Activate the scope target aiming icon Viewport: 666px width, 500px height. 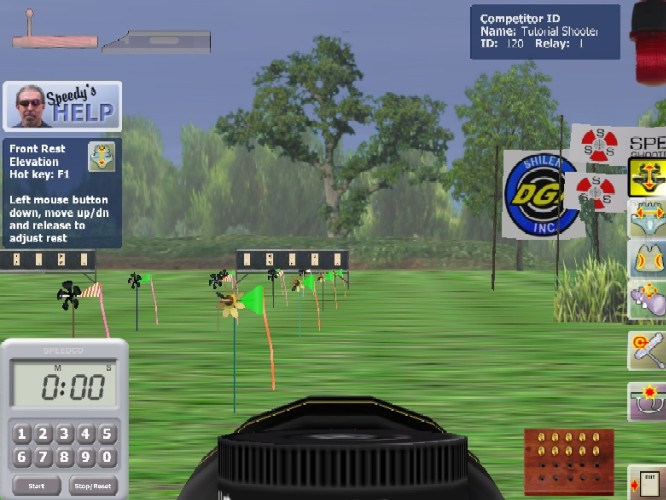646,349
